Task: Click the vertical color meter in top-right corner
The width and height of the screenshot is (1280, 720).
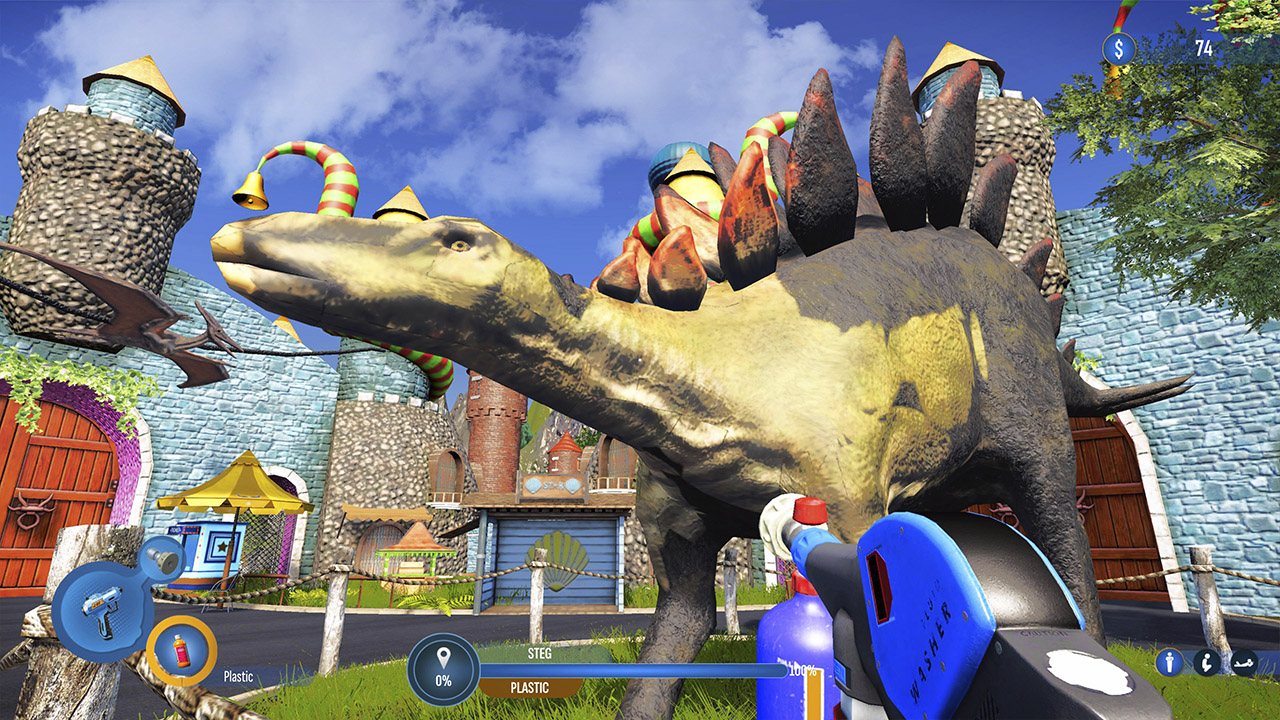Action: (1120, 15)
